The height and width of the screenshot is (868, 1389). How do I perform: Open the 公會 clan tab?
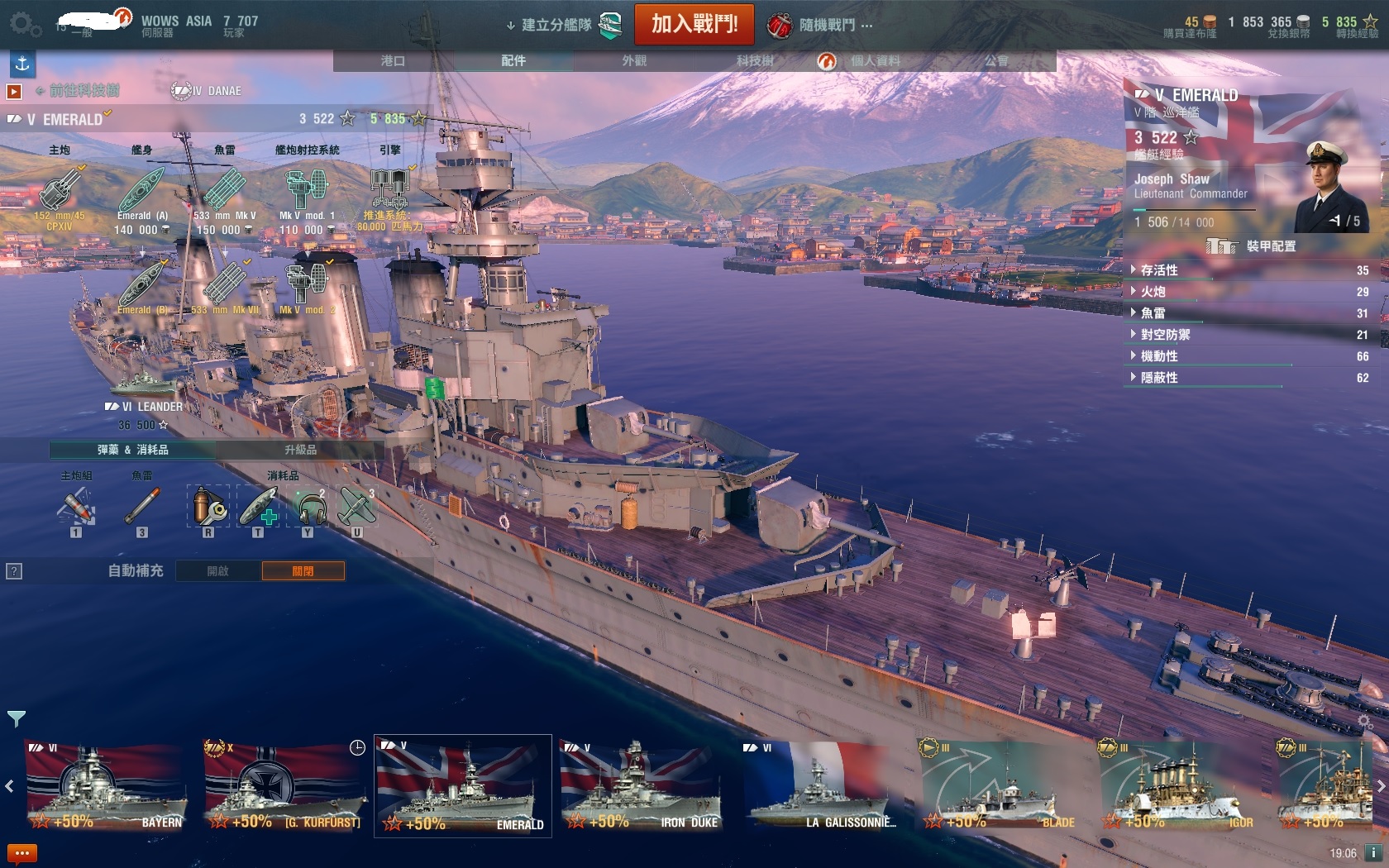click(x=996, y=60)
